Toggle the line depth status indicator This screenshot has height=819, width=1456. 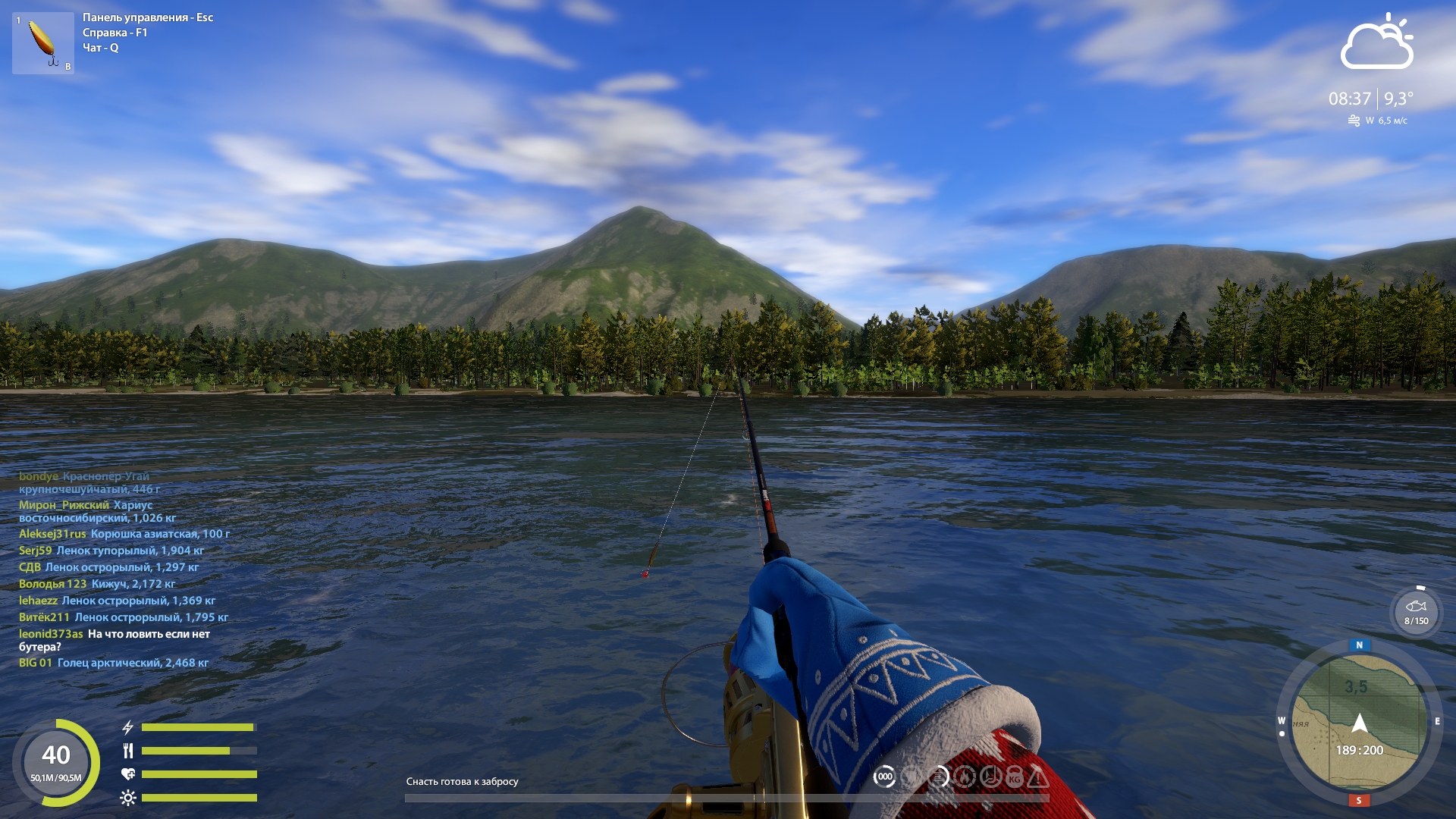coord(938,777)
